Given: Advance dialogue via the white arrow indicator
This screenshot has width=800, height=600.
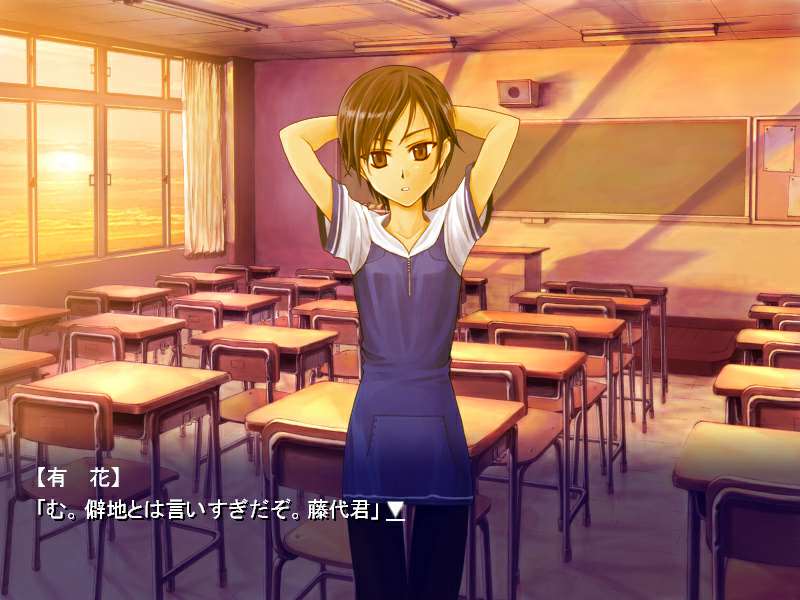Looking at the screenshot, I should (x=396, y=510).
